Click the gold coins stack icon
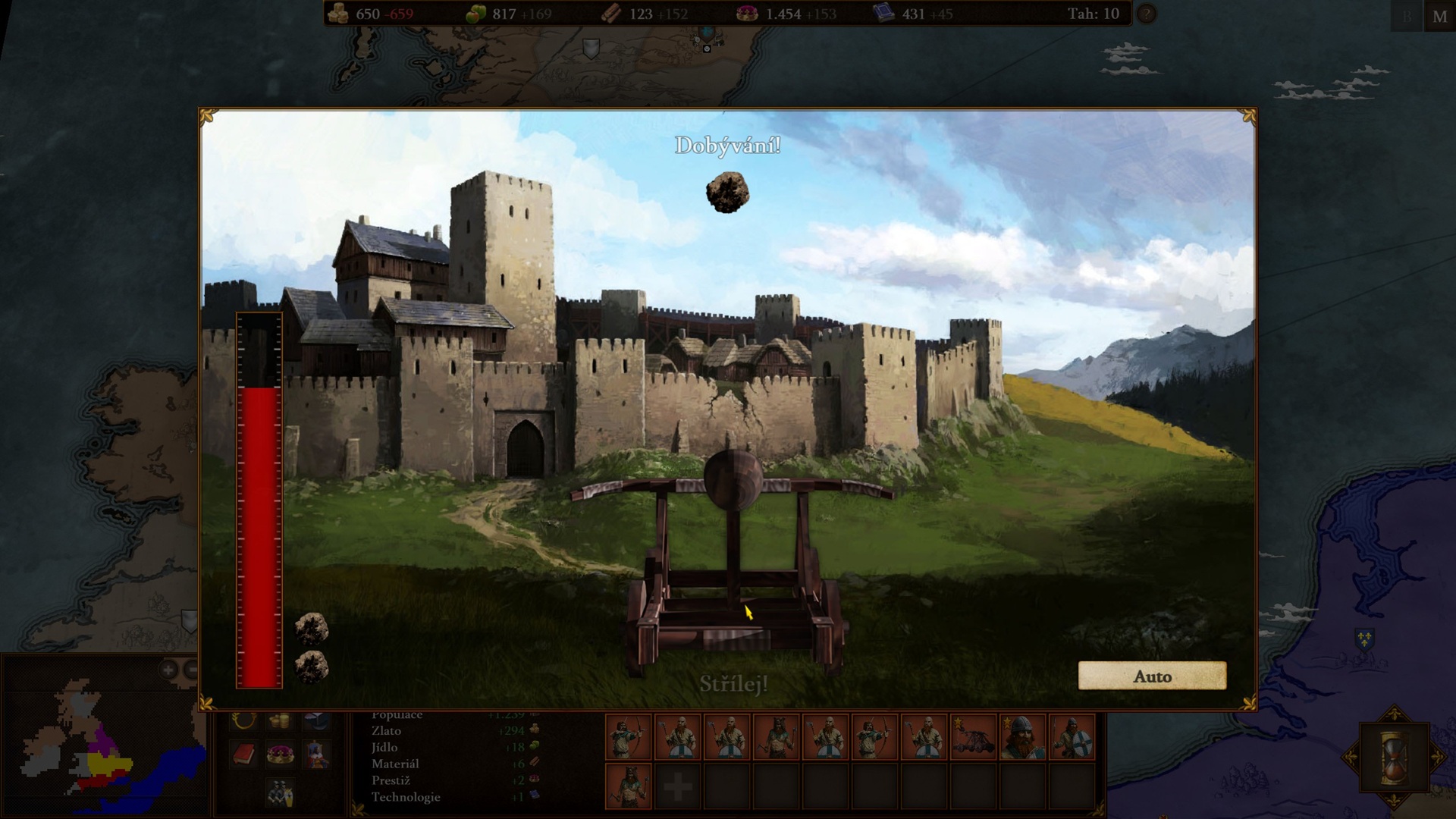 coord(280,720)
